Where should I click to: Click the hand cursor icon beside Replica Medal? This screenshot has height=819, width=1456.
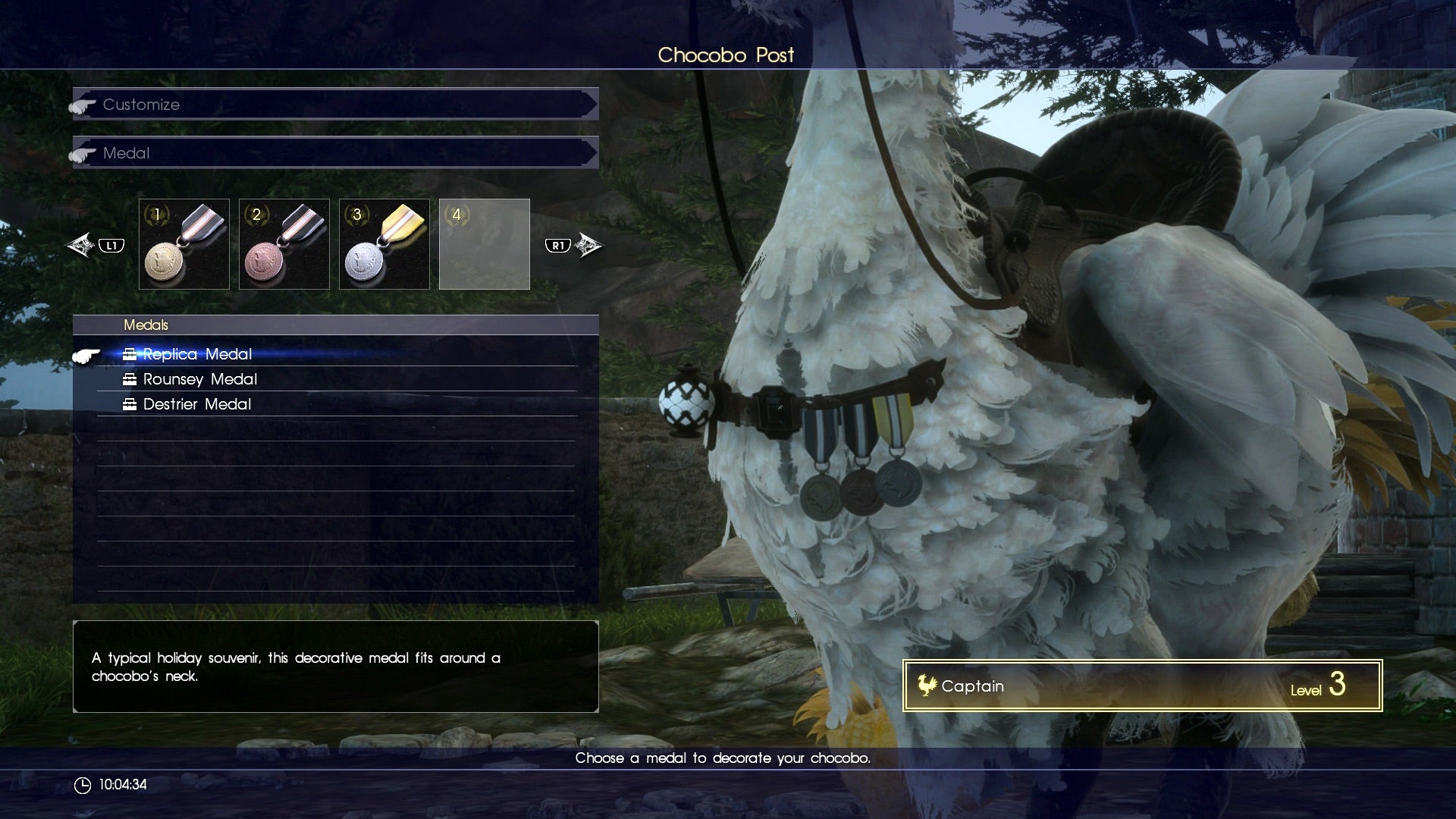(x=87, y=354)
